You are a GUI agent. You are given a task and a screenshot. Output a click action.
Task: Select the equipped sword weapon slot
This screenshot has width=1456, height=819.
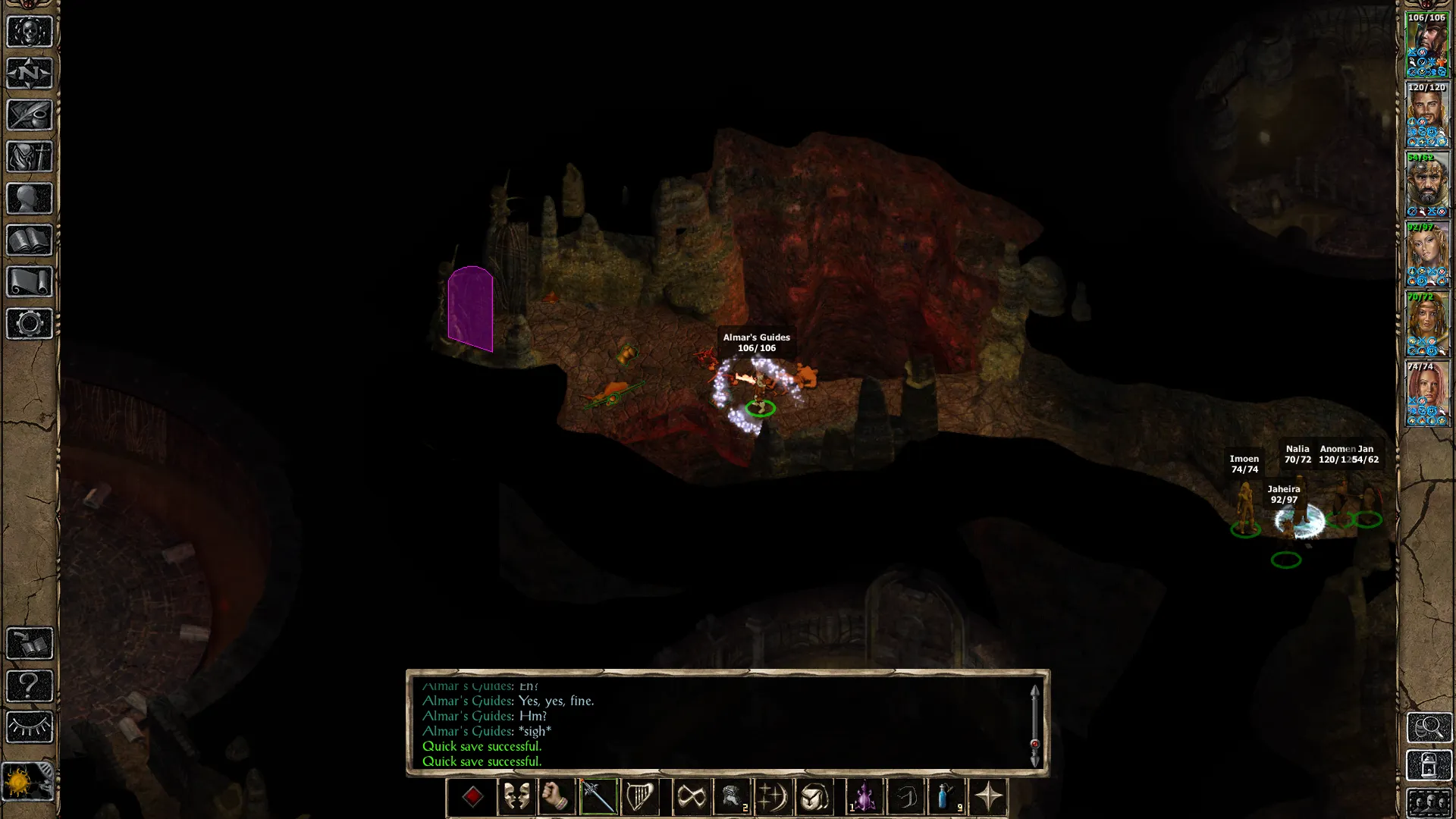click(598, 797)
